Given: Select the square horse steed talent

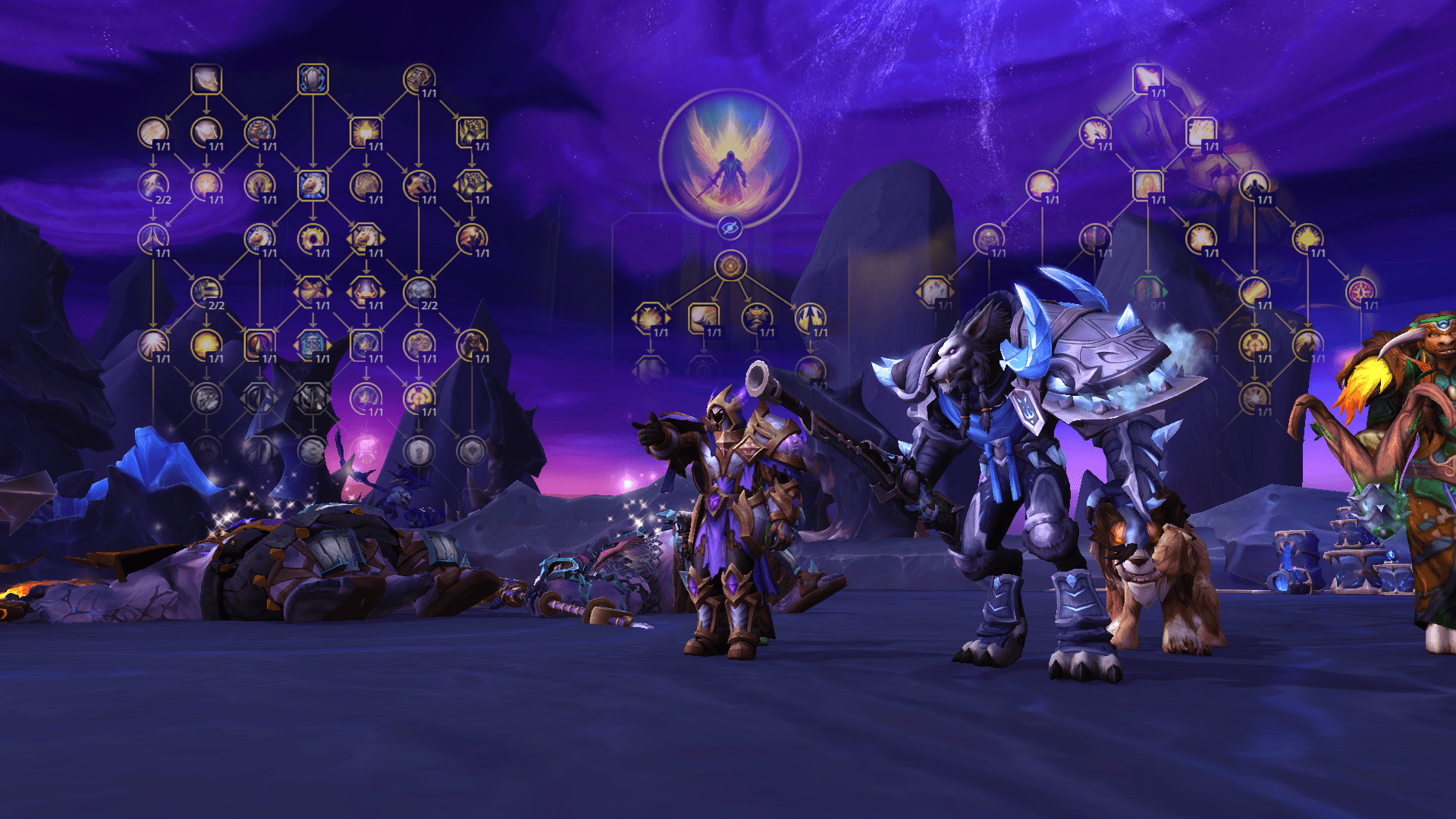Looking at the screenshot, I should click(312, 185).
